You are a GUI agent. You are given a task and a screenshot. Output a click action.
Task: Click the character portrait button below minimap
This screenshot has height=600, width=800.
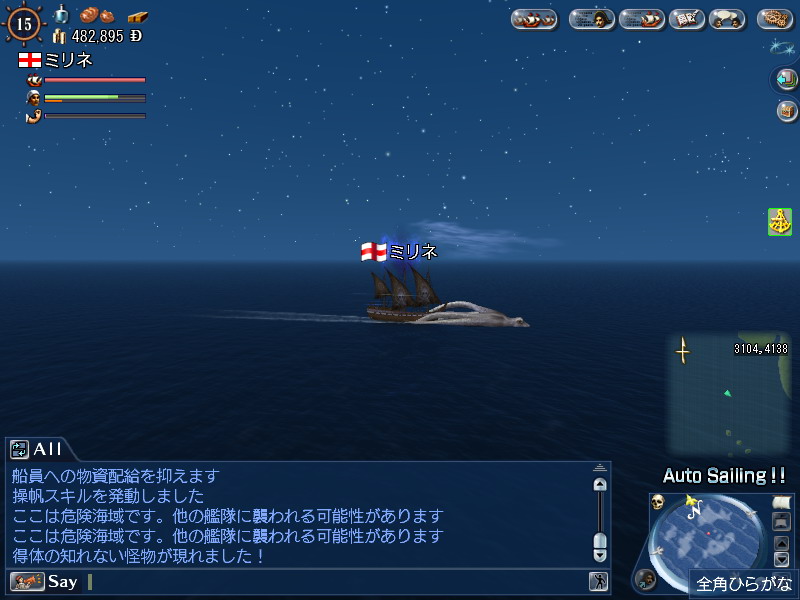coord(647,578)
